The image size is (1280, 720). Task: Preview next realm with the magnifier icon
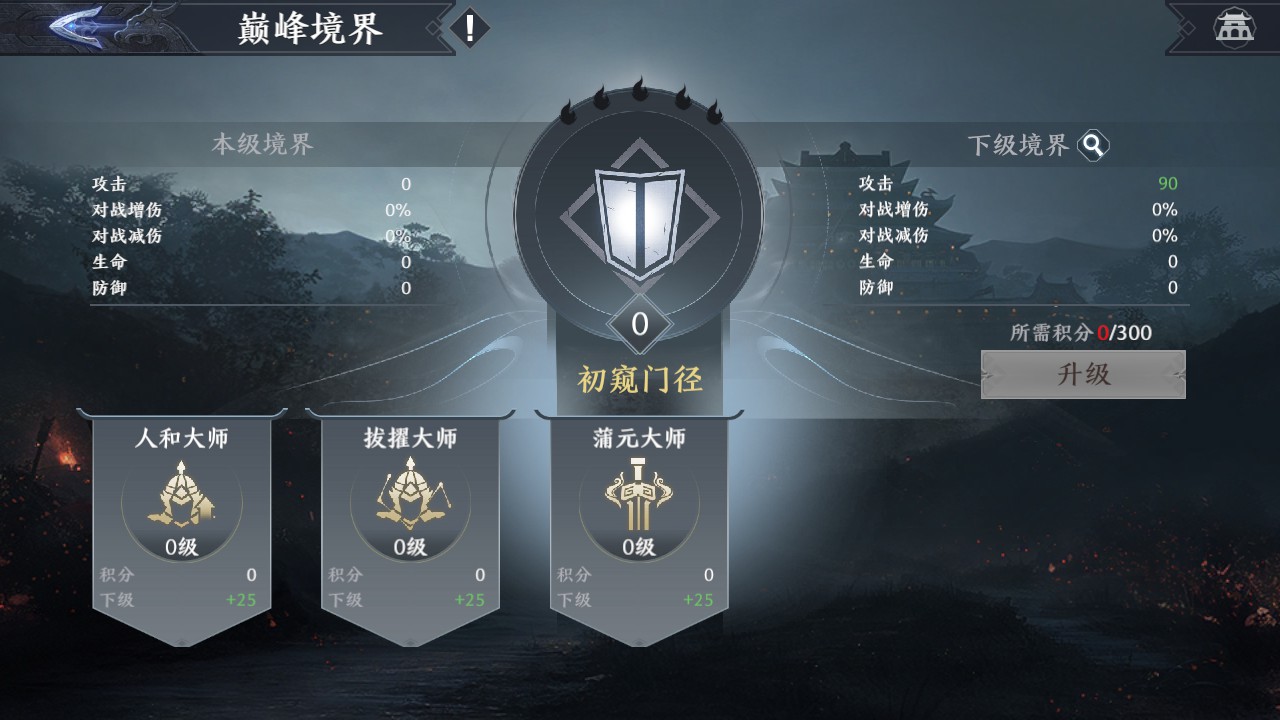tap(1093, 146)
